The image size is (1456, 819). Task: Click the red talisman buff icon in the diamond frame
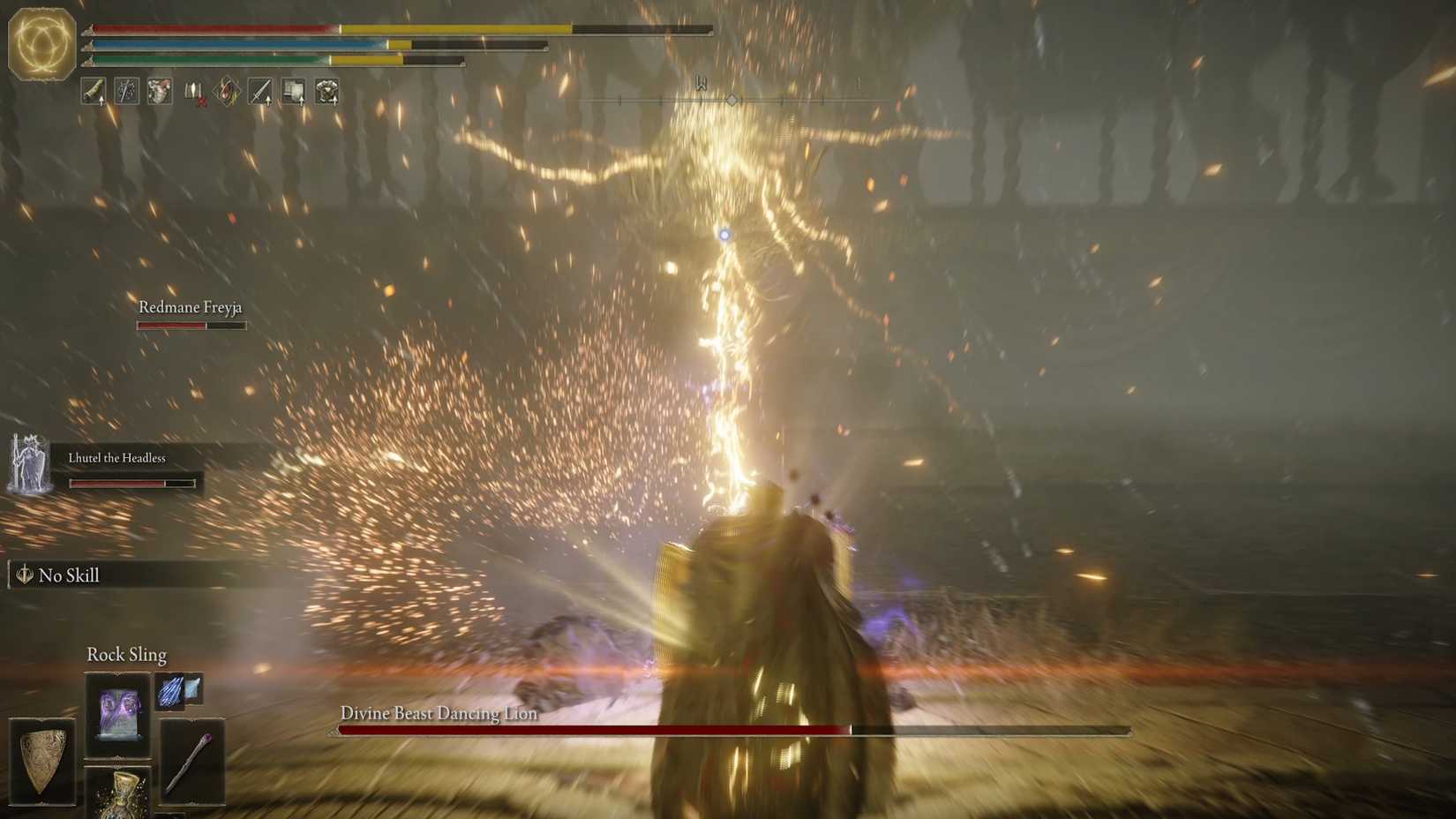(x=227, y=89)
